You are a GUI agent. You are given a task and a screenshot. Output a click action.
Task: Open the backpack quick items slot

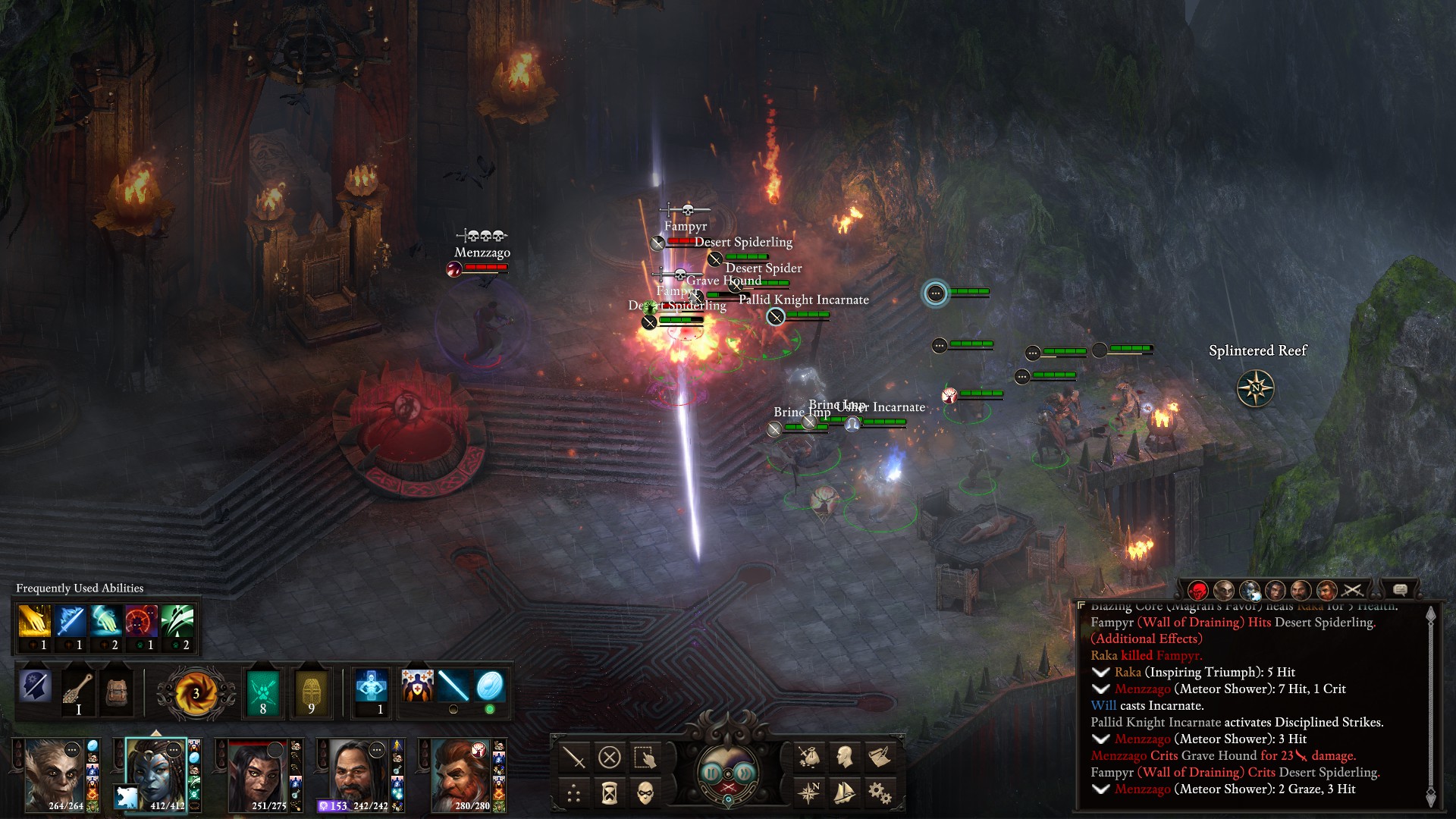116,692
